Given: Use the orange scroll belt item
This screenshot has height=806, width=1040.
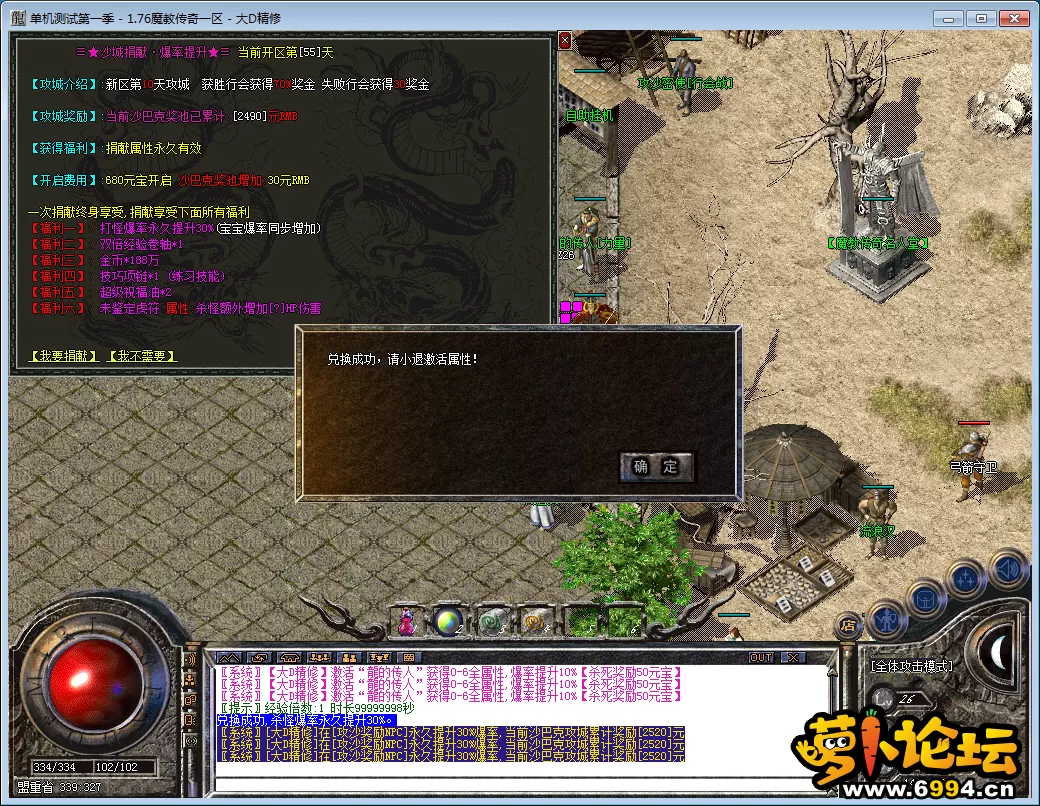Looking at the screenshot, I should [533, 621].
